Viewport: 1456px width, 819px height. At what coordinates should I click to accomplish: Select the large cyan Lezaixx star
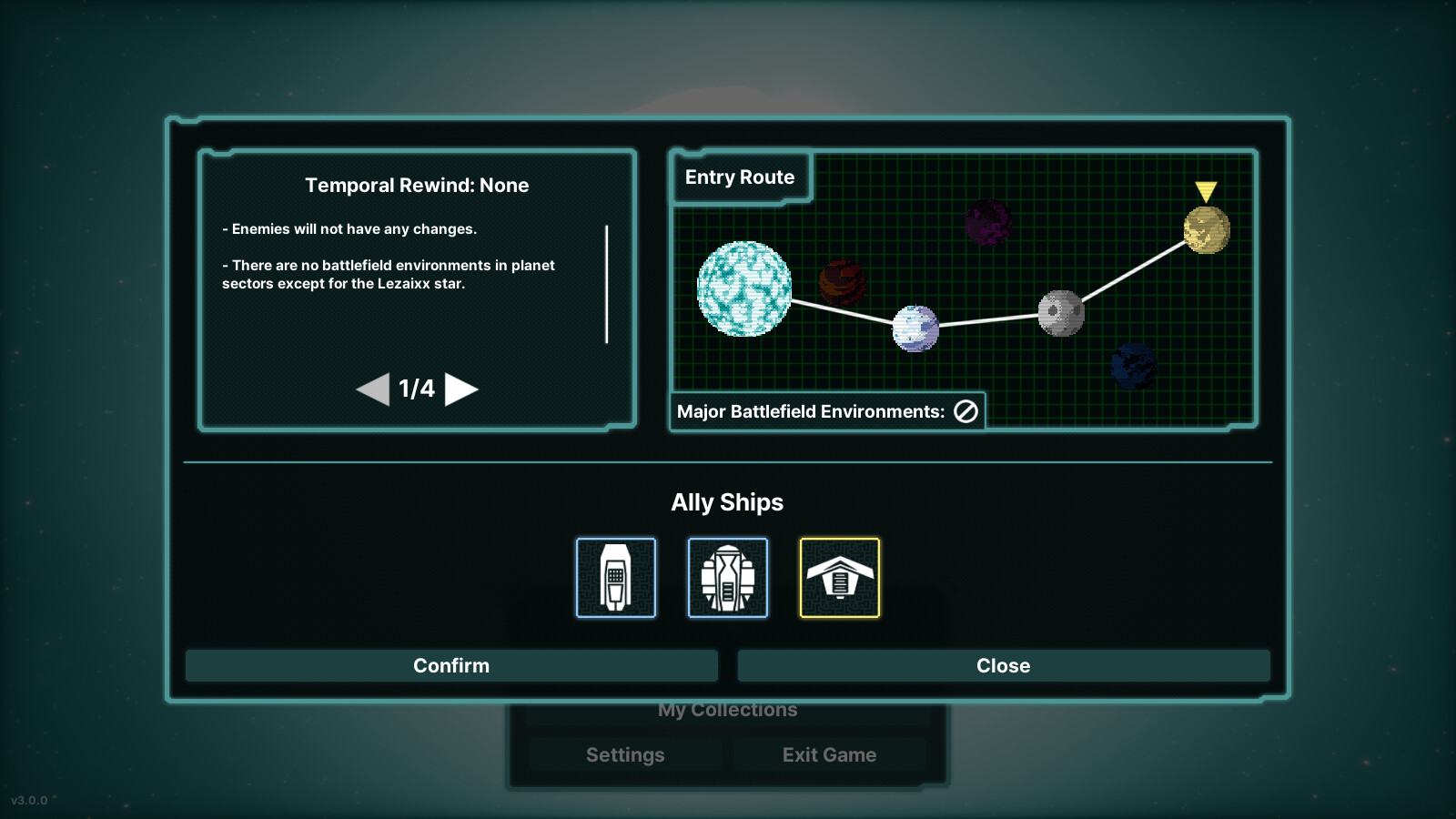coord(744,289)
